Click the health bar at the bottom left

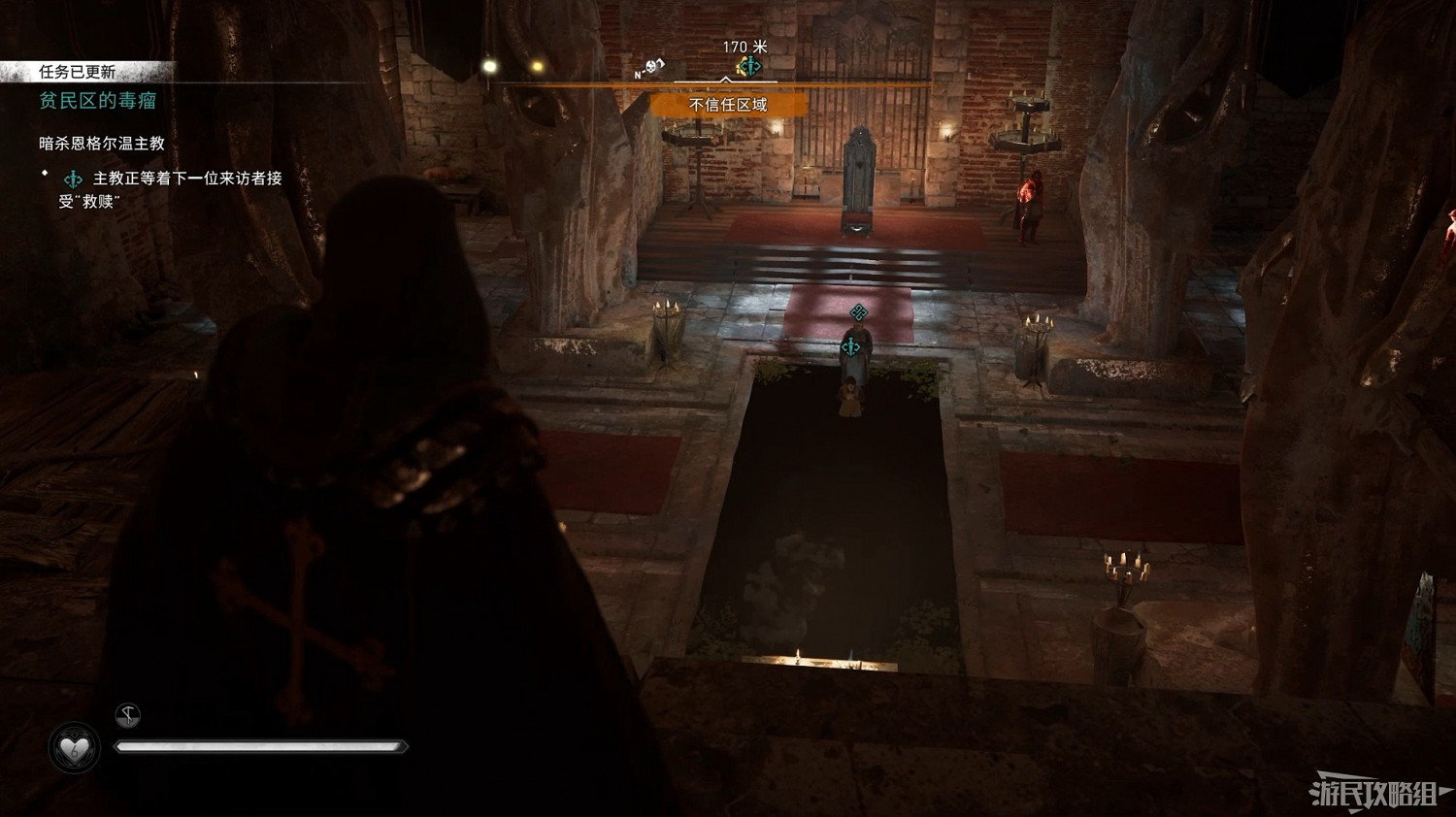tap(262, 745)
